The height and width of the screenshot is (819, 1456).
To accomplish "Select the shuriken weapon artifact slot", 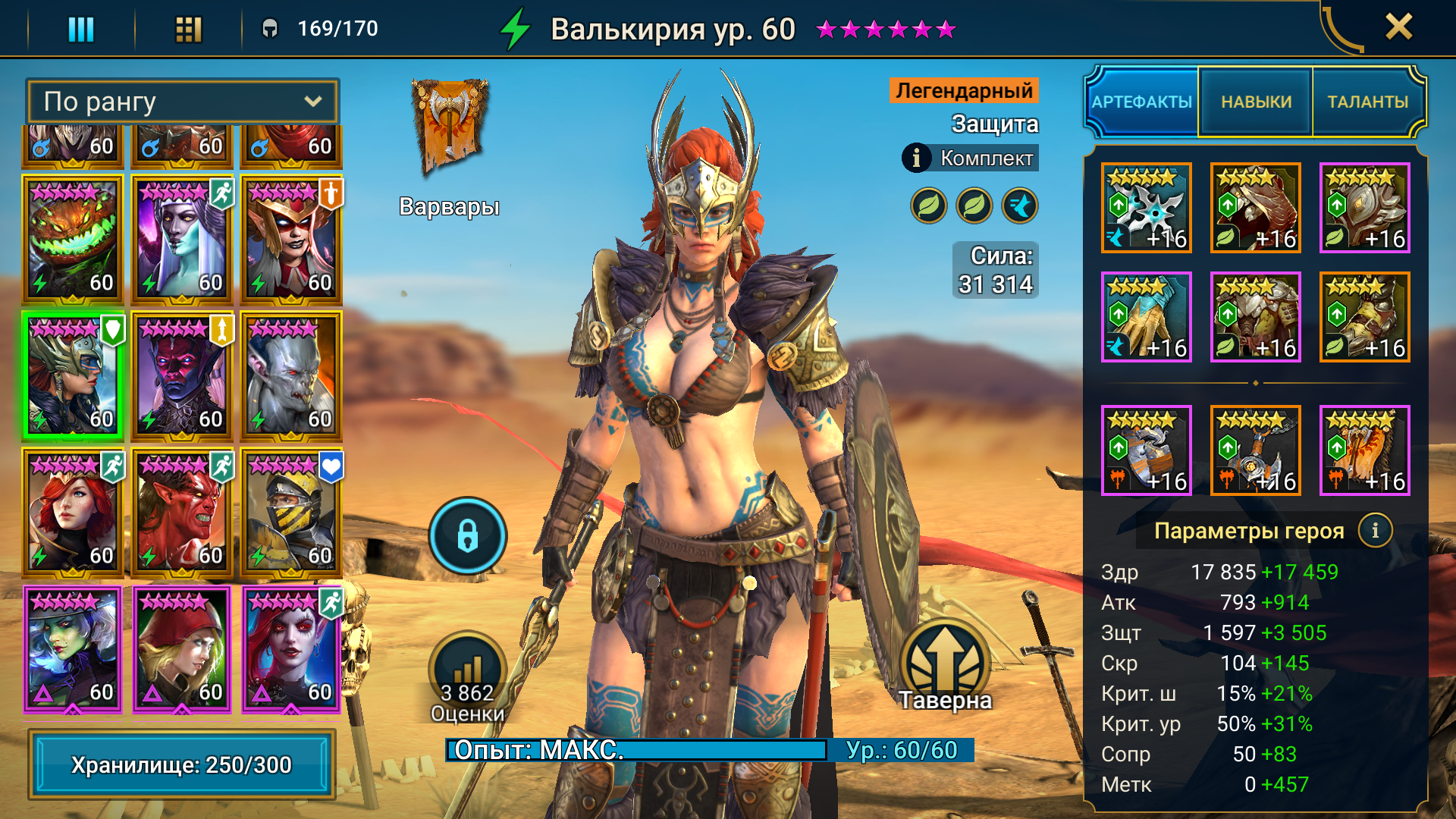I will point(1146,208).
